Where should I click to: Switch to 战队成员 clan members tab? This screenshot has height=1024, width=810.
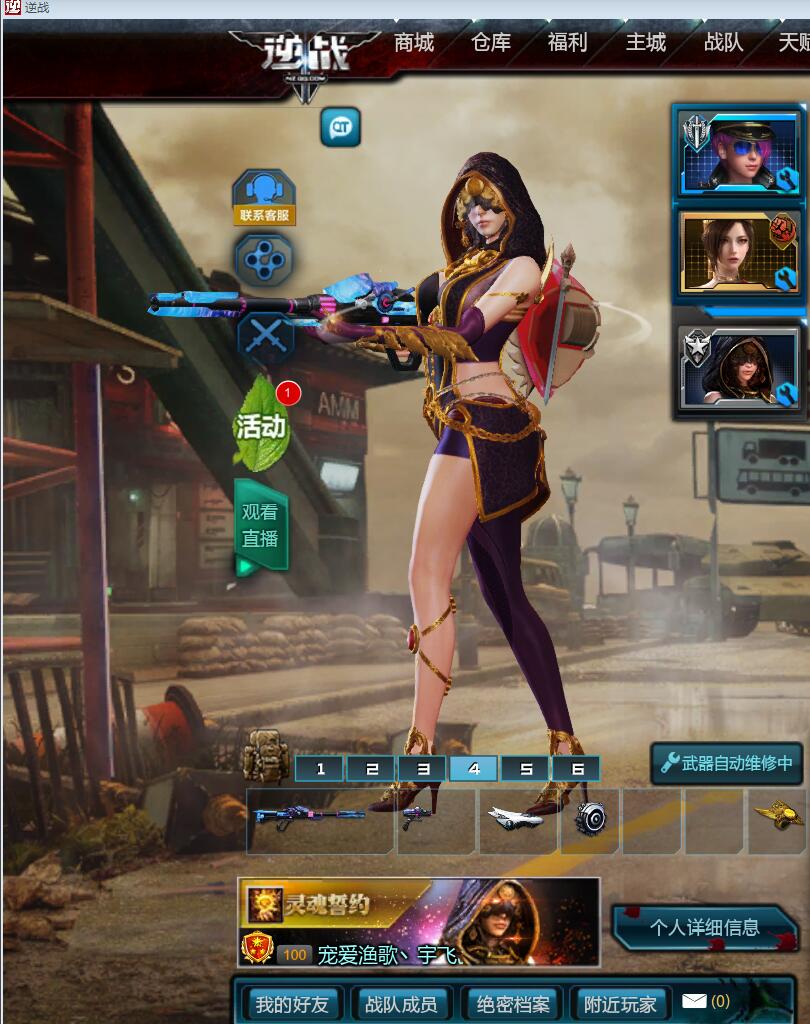click(401, 1004)
